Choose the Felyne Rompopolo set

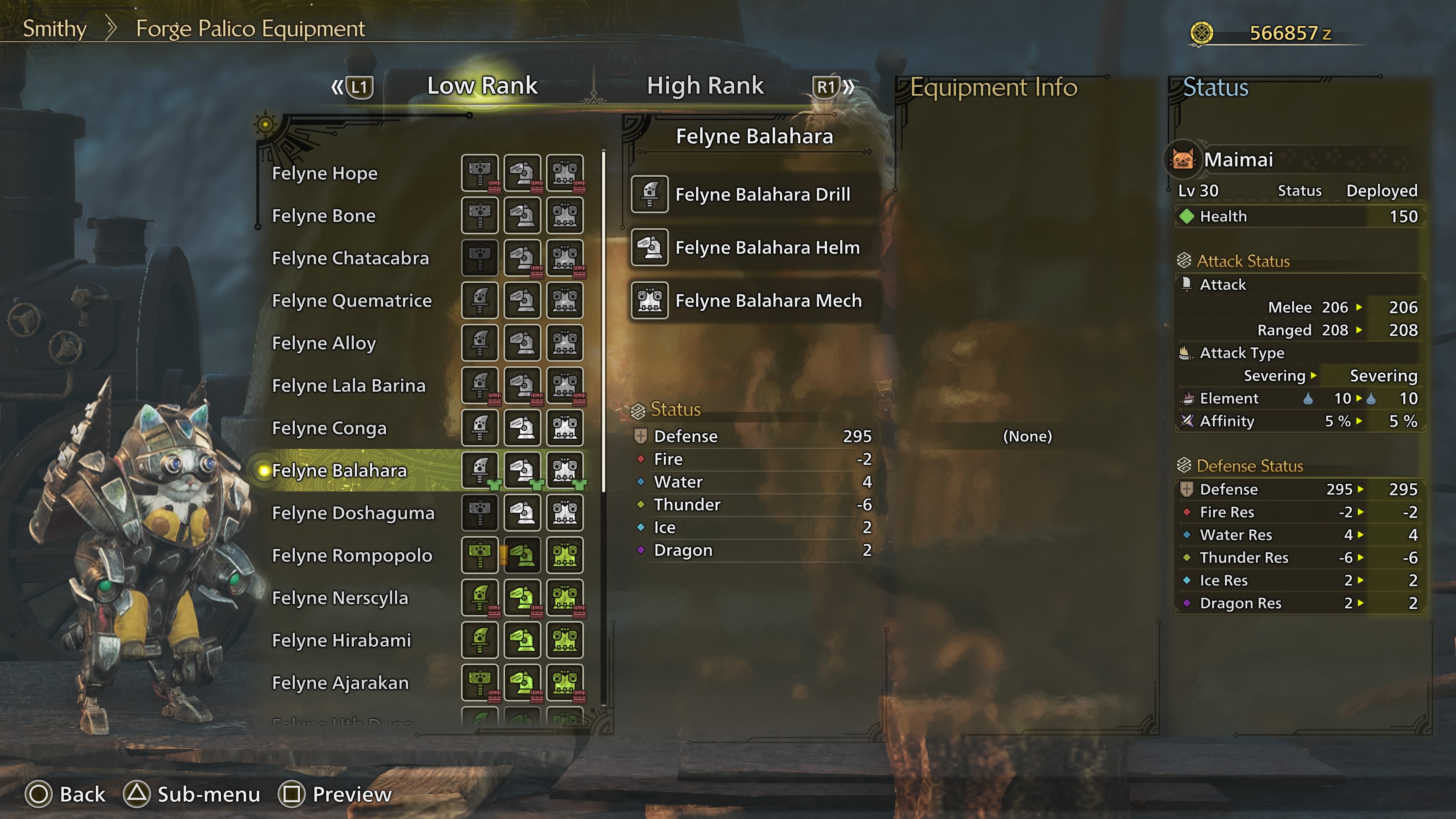[351, 555]
